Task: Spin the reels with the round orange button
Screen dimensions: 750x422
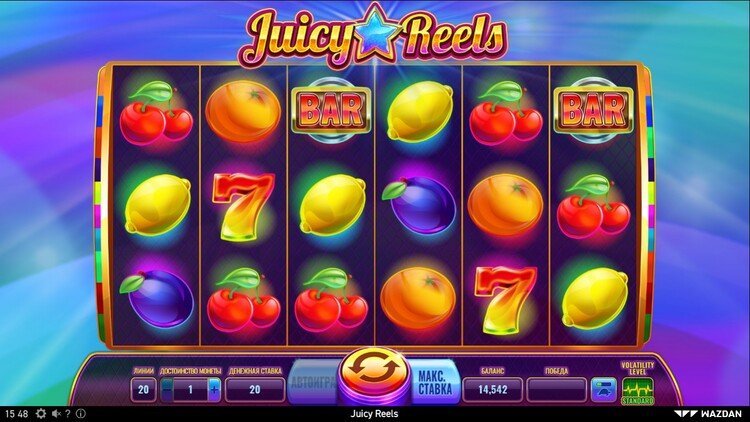Action: [x=372, y=377]
